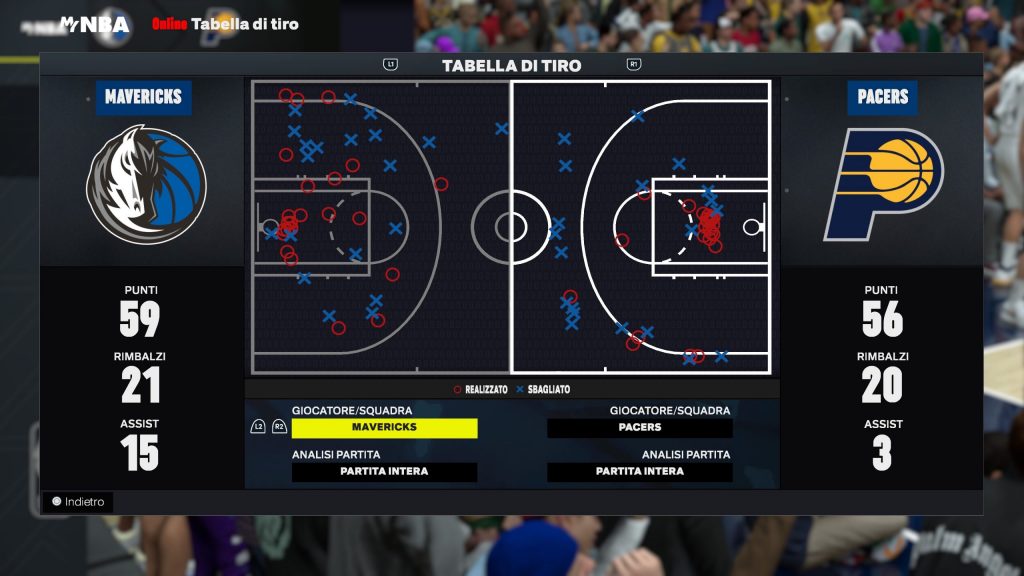1024x576 pixels.
Task: Change Pacers Partita Intera game analysis
Action: pyautogui.click(x=639, y=472)
